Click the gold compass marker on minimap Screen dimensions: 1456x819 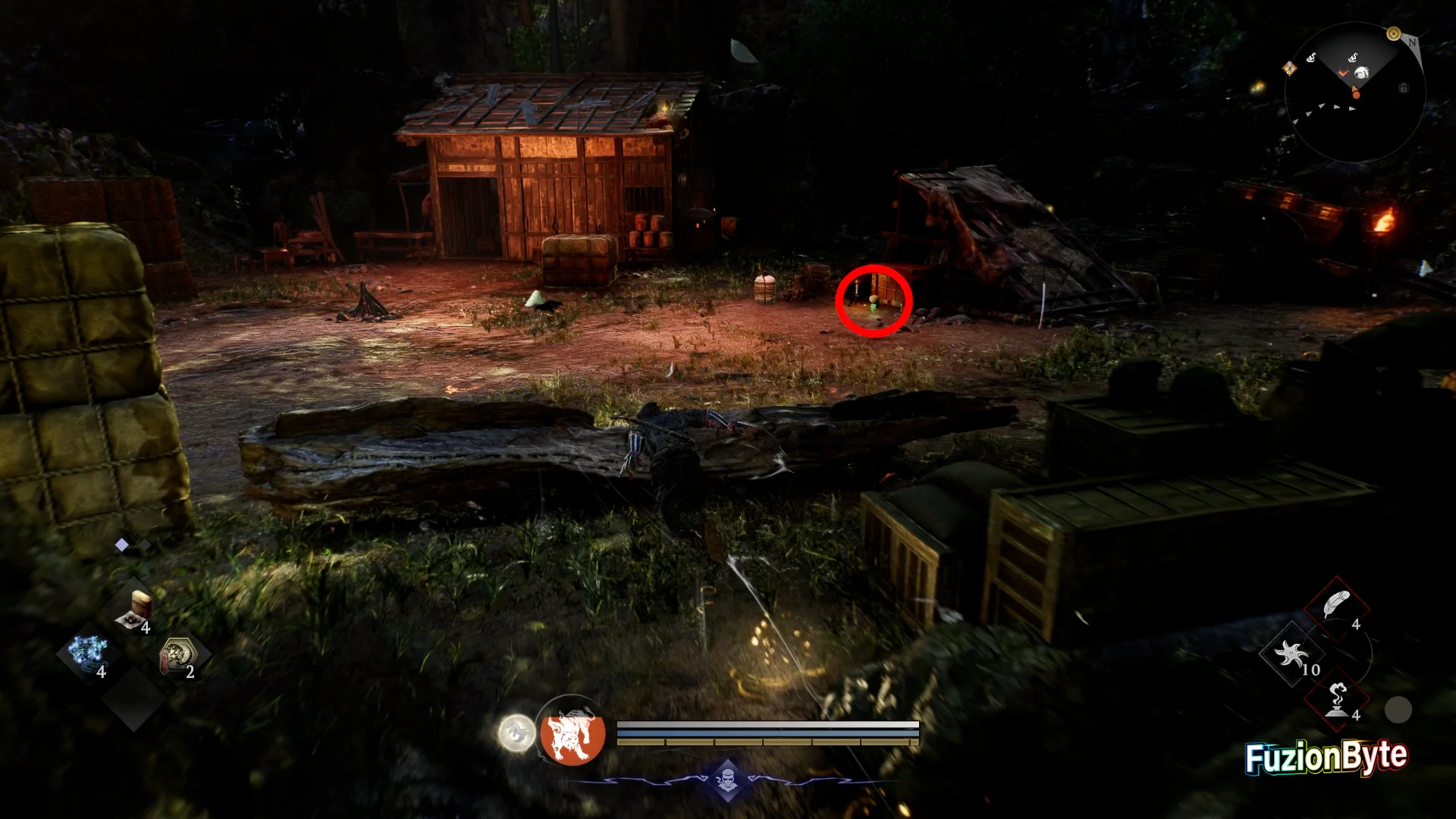click(x=1393, y=34)
